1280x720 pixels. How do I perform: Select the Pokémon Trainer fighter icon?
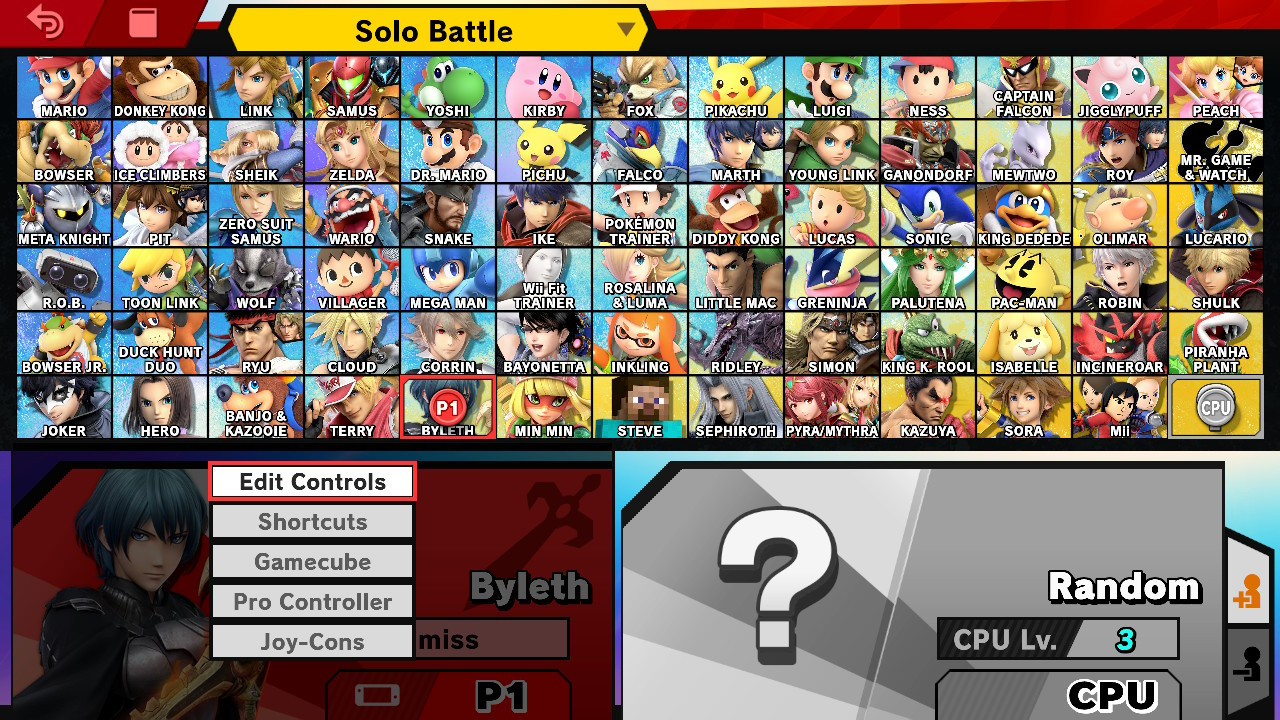click(639, 215)
